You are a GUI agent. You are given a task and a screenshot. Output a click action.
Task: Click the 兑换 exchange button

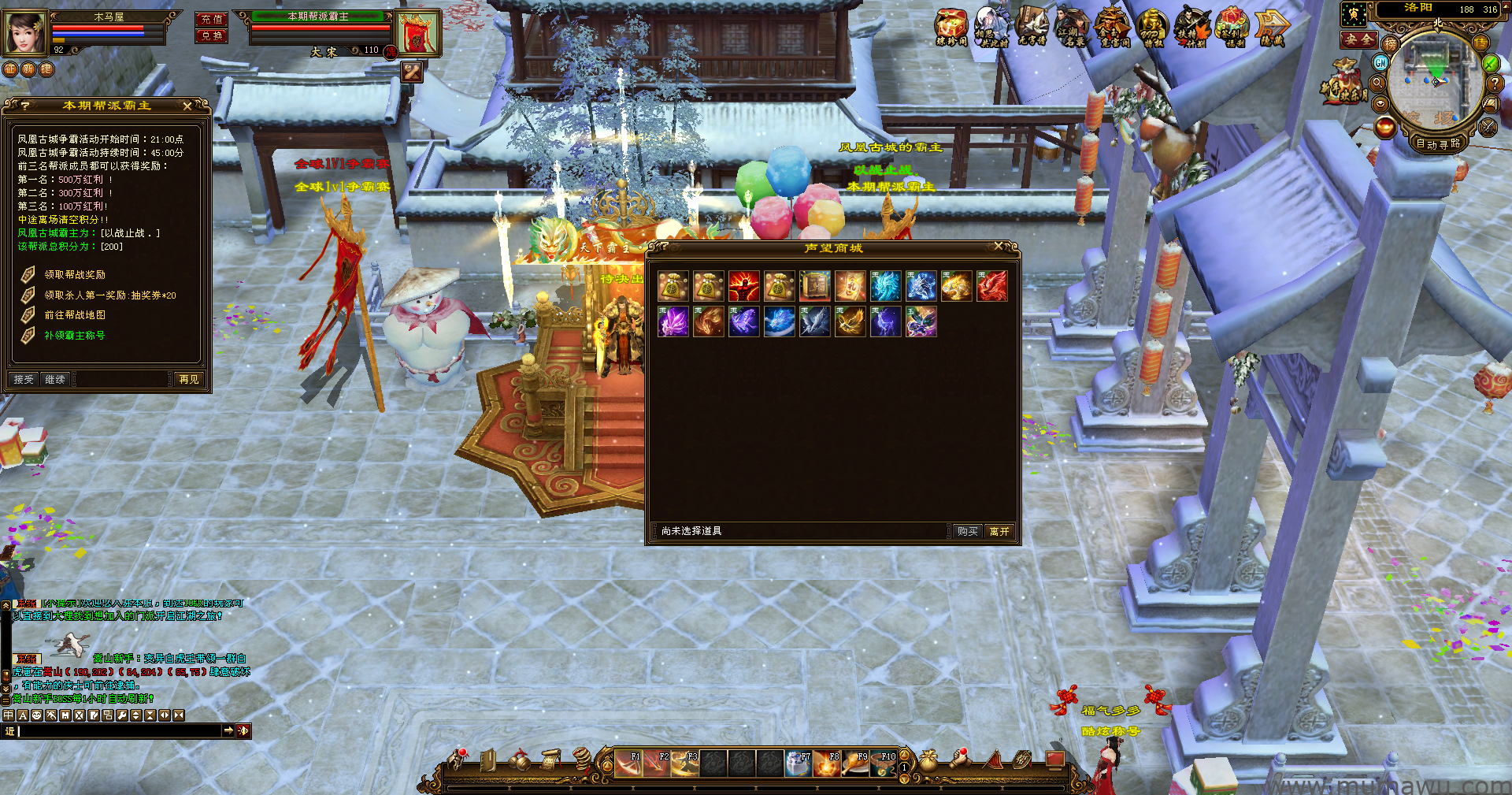coord(211,36)
